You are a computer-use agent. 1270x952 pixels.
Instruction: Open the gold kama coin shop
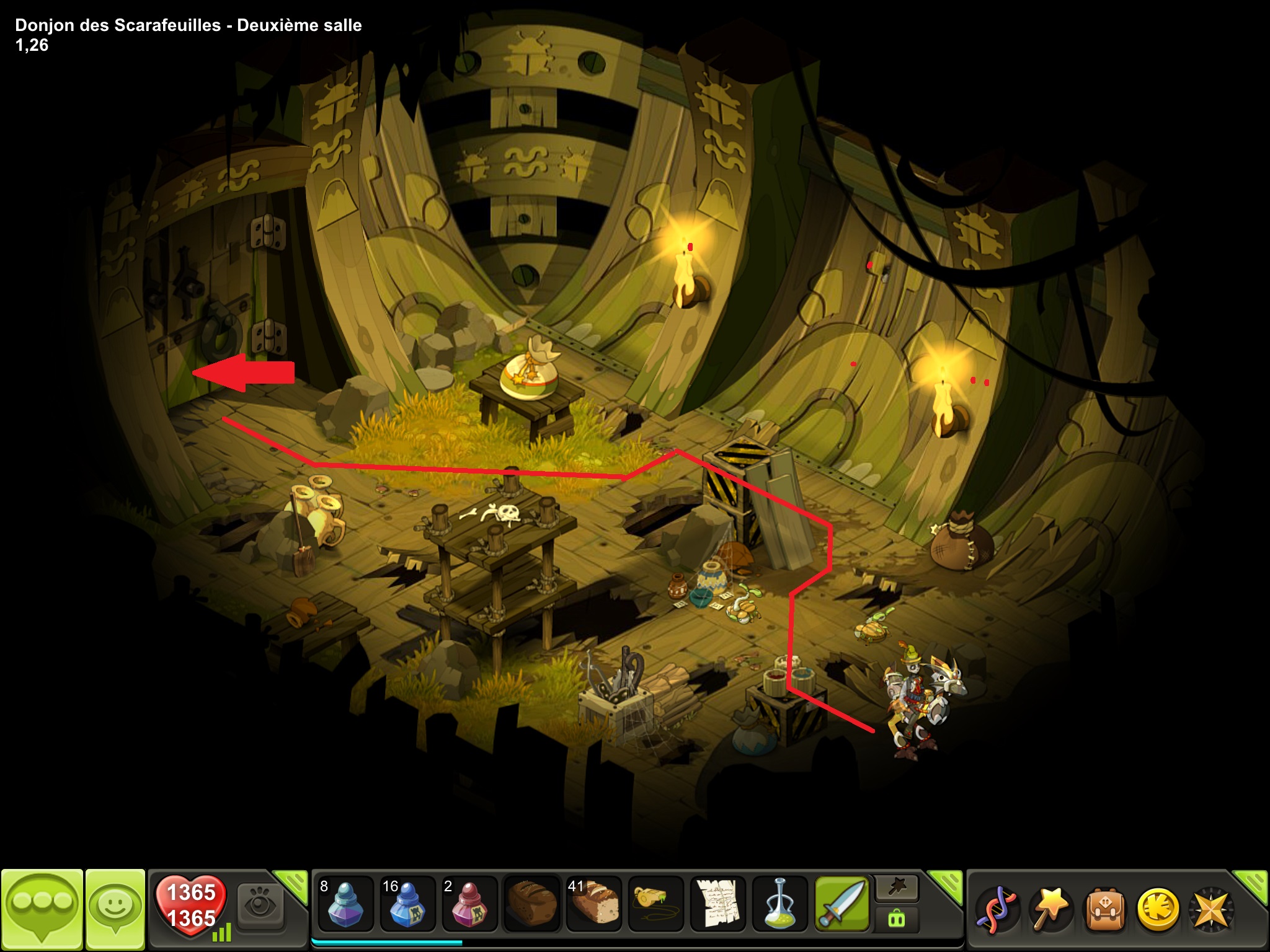(x=1157, y=910)
